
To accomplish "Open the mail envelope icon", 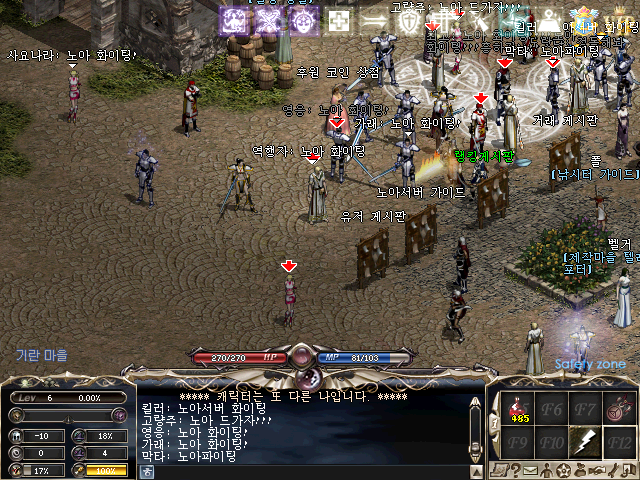I will [x=531, y=470].
